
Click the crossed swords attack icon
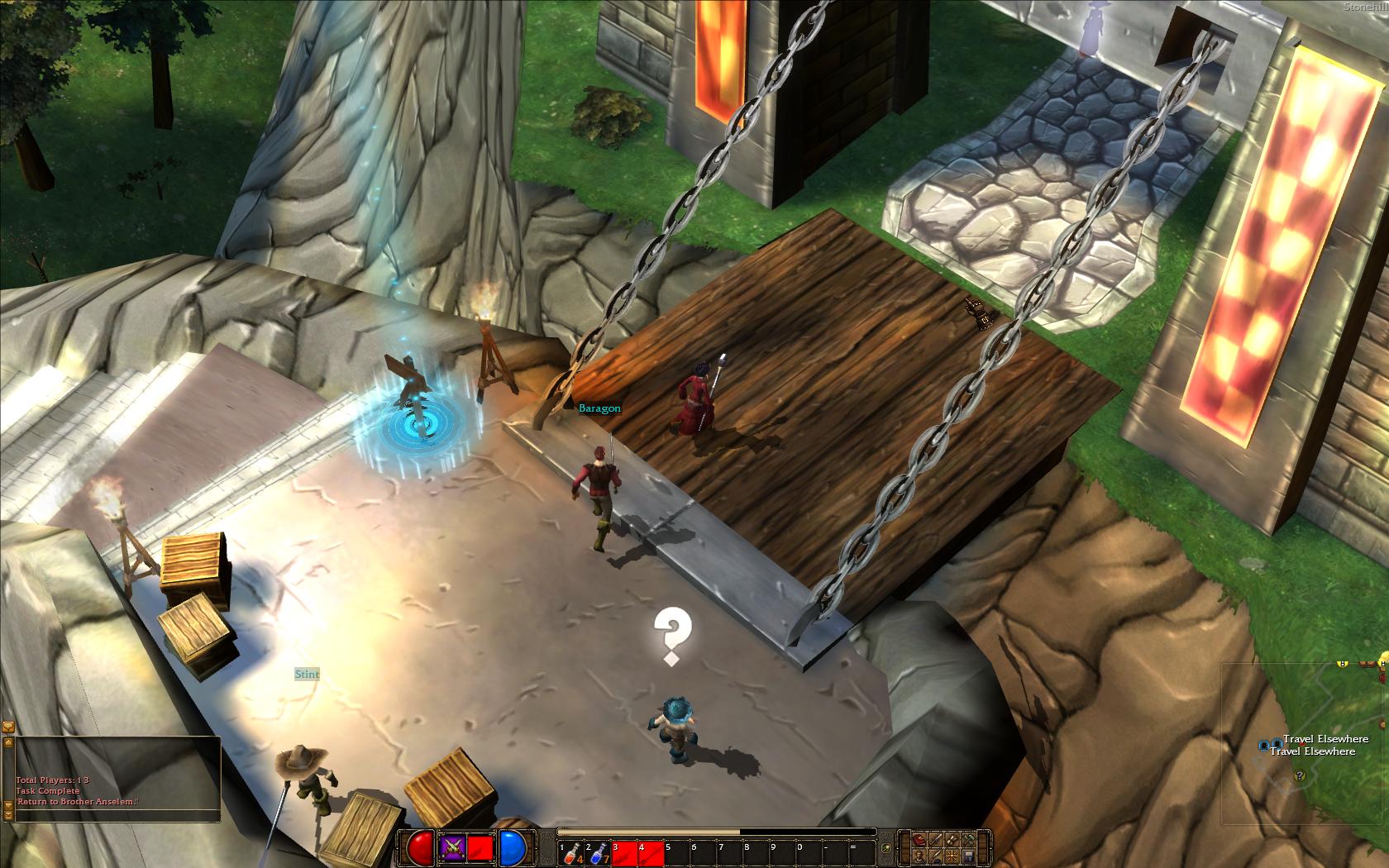point(452,847)
